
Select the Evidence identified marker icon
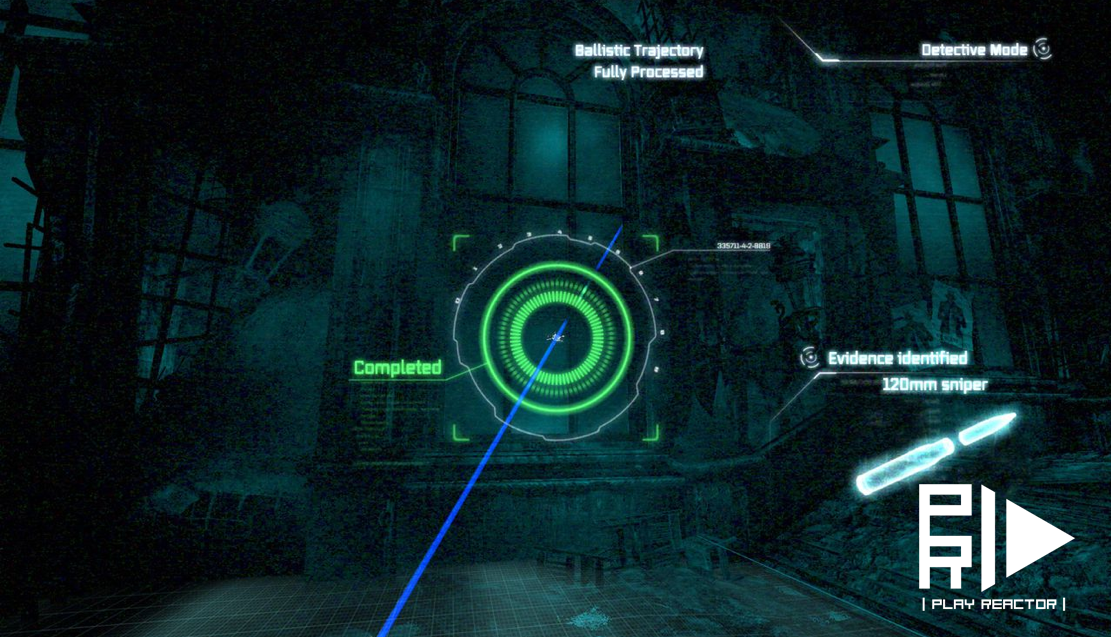pyautogui.click(x=810, y=357)
